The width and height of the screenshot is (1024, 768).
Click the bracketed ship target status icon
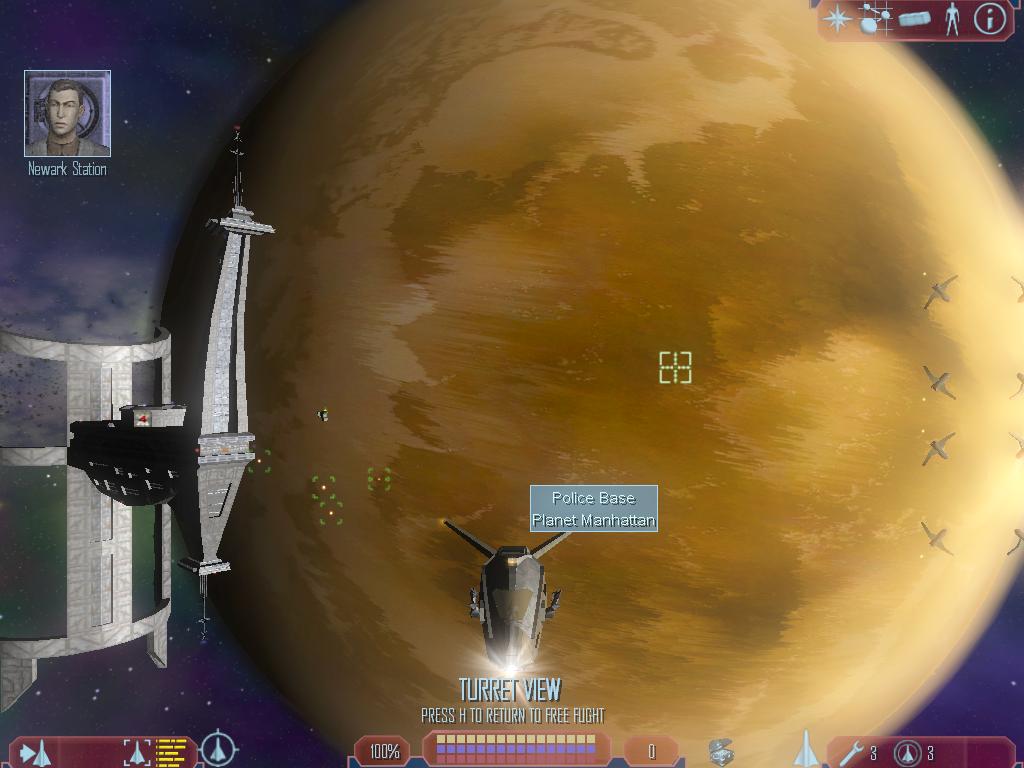[138, 752]
